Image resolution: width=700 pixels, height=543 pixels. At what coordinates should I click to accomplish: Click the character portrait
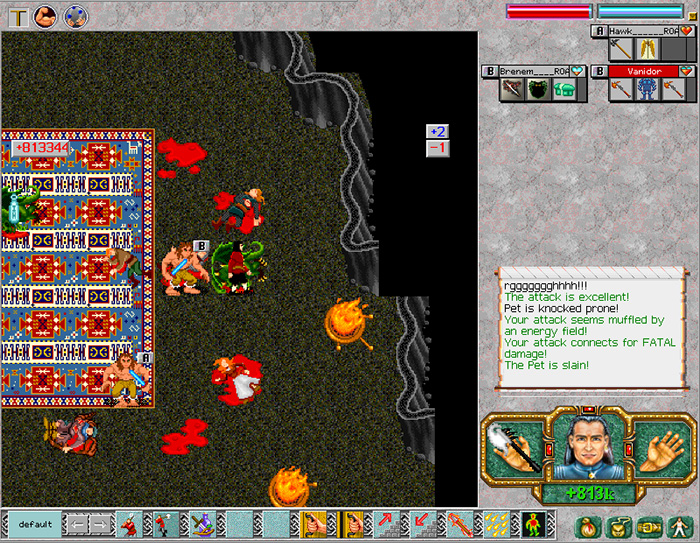coord(589,447)
